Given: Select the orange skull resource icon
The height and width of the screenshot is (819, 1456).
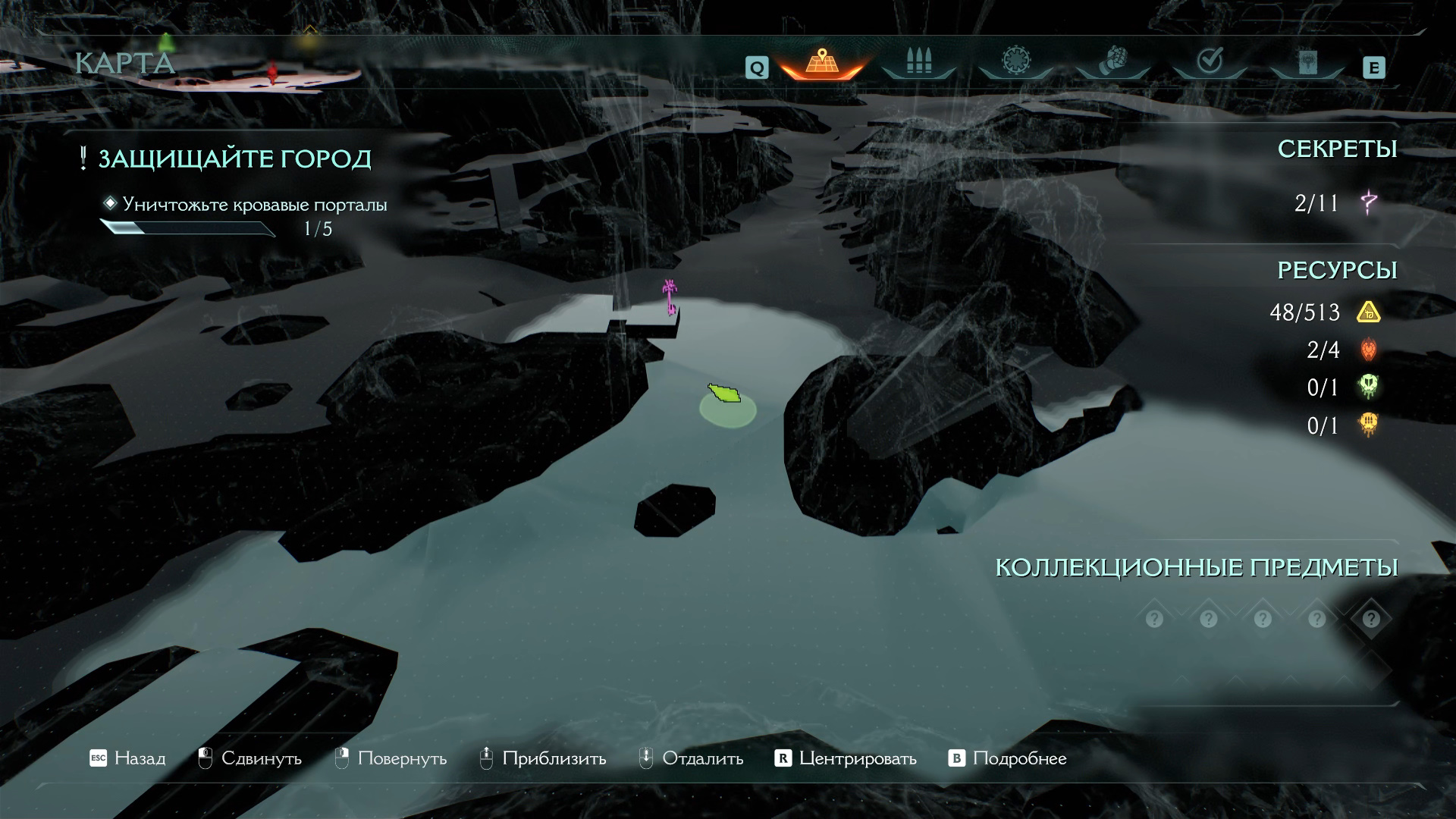Looking at the screenshot, I should (x=1369, y=425).
